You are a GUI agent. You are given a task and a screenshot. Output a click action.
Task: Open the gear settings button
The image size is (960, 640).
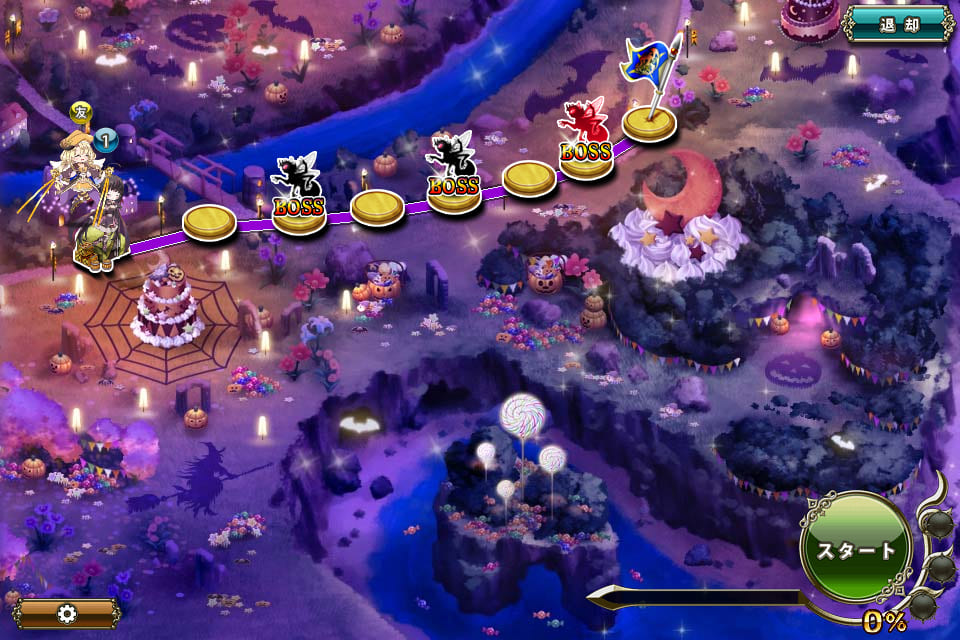[x=67, y=612]
